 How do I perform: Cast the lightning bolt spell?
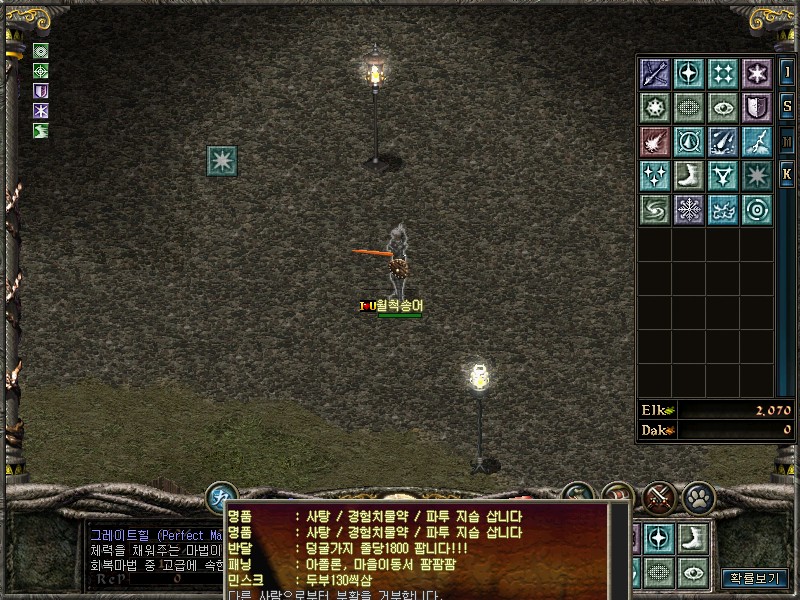(x=757, y=141)
